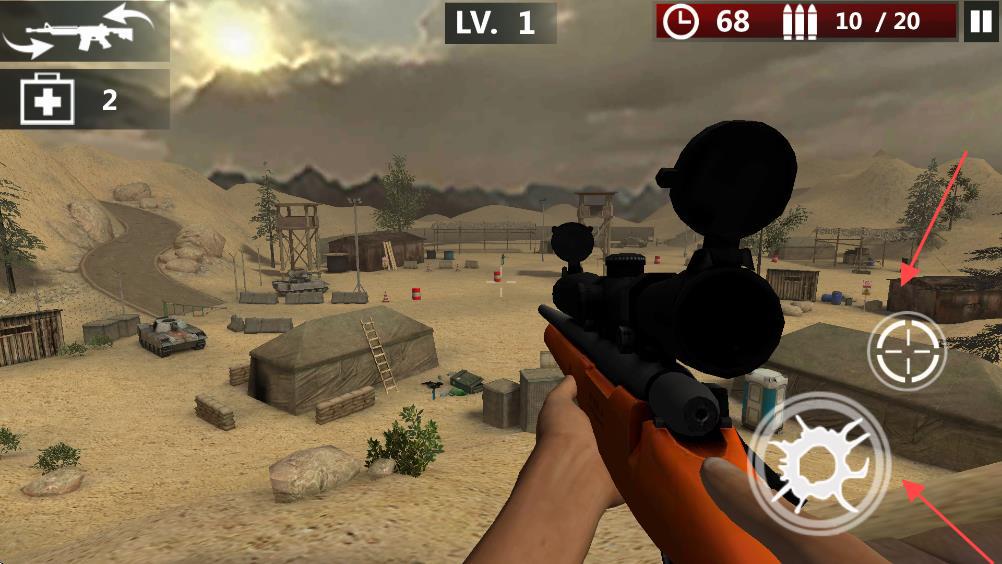The width and height of the screenshot is (1002, 564).
Task: Switch weapon using the rifle swap icon
Action: [84, 32]
